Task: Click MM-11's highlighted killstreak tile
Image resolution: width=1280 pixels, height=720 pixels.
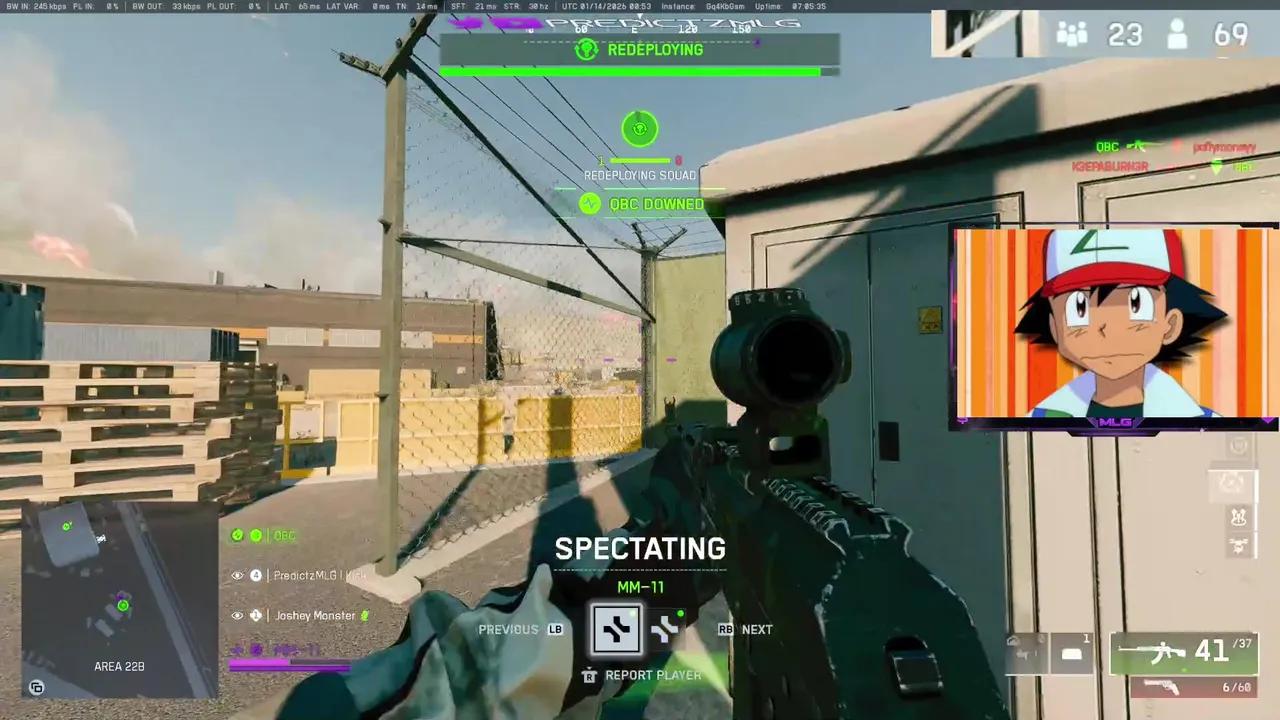Action: [615, 629]
